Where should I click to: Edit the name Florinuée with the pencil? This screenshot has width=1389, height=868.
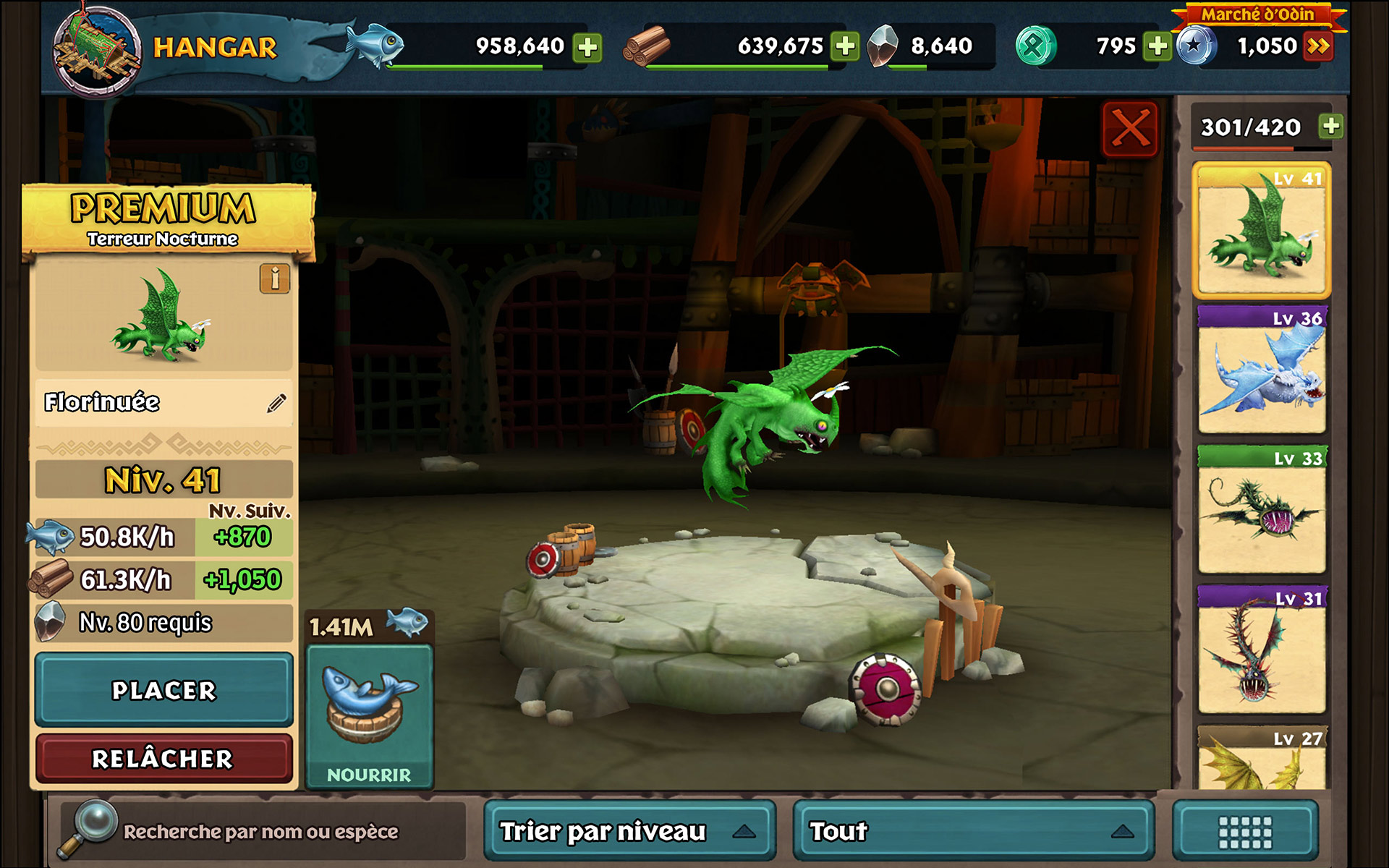point(276,403)
